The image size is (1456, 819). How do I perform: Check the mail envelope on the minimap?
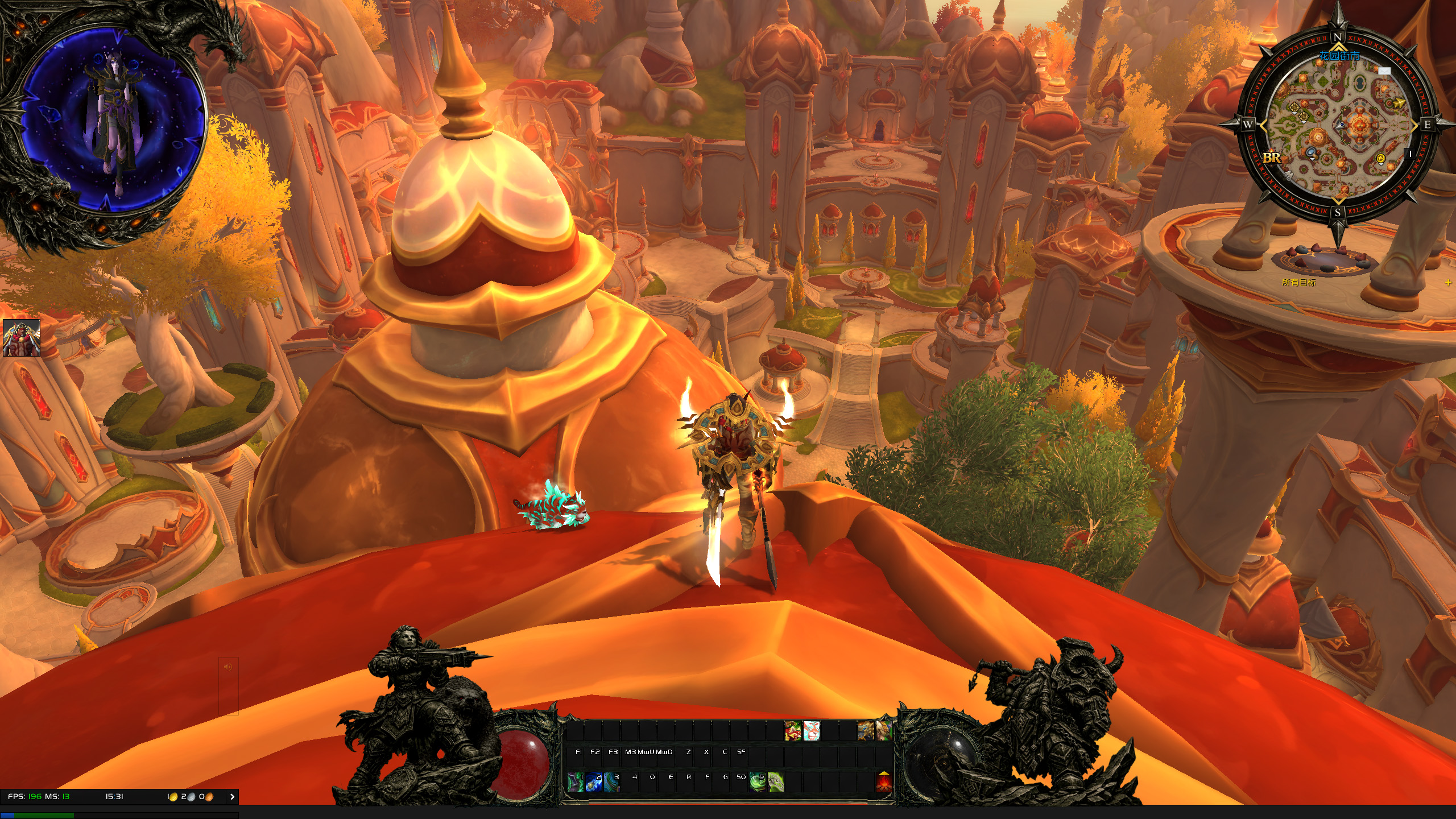pyautogui.click(x=1384, y=71)
